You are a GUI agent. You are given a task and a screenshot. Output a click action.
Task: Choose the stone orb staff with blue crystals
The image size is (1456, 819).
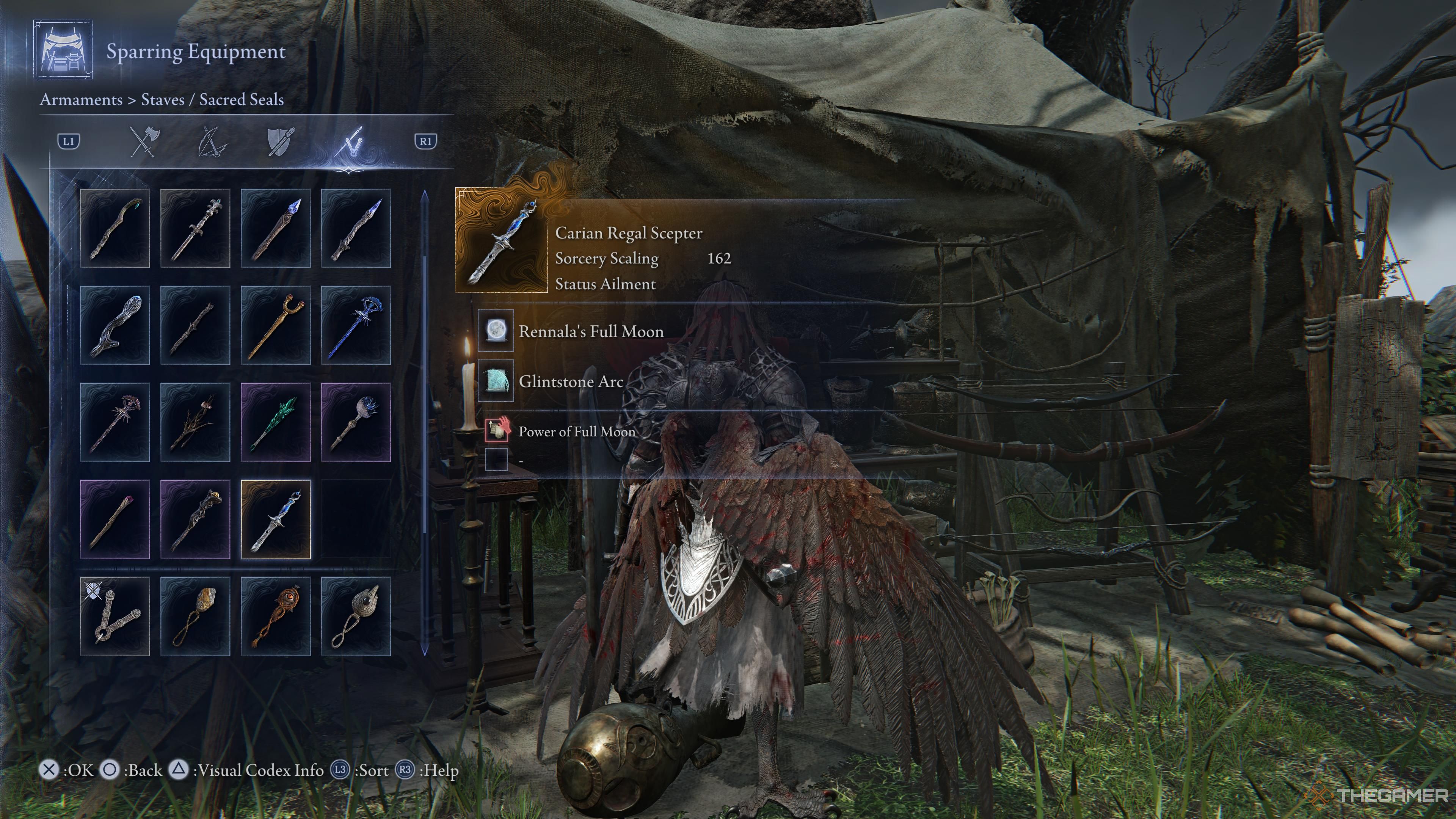pos(356,422)
